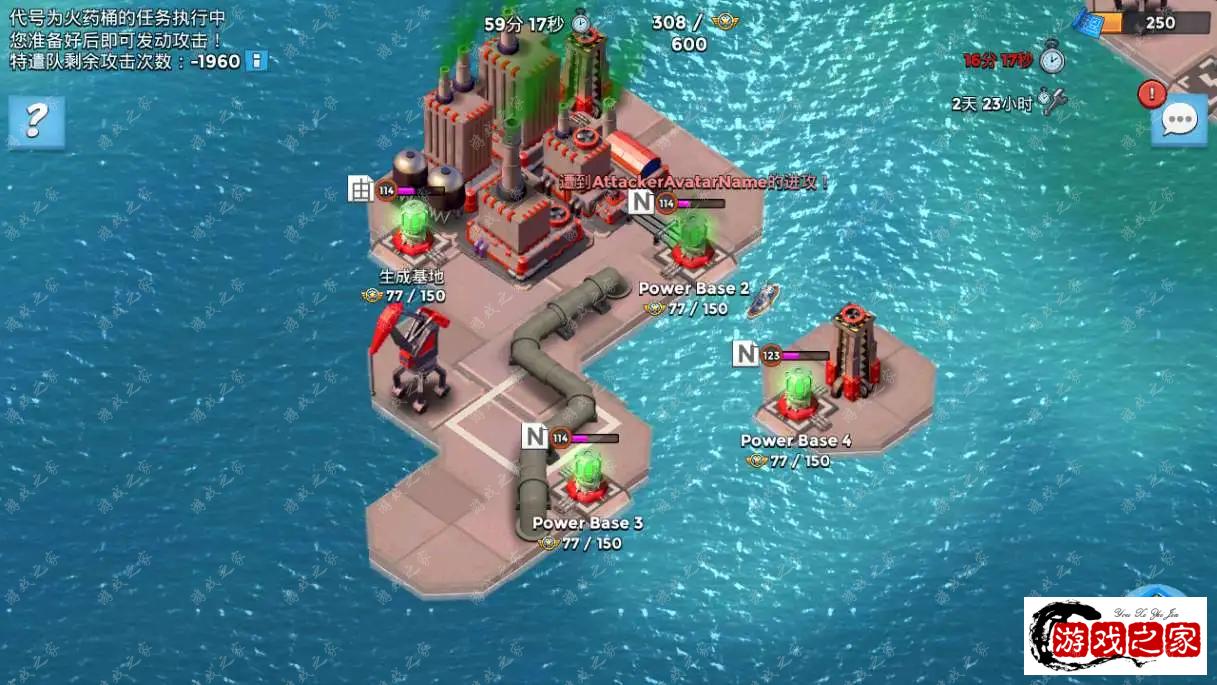Open the question mark help button
Image resolution: width=1217 pixels, height=685 pixels.
tap(36, 121)
